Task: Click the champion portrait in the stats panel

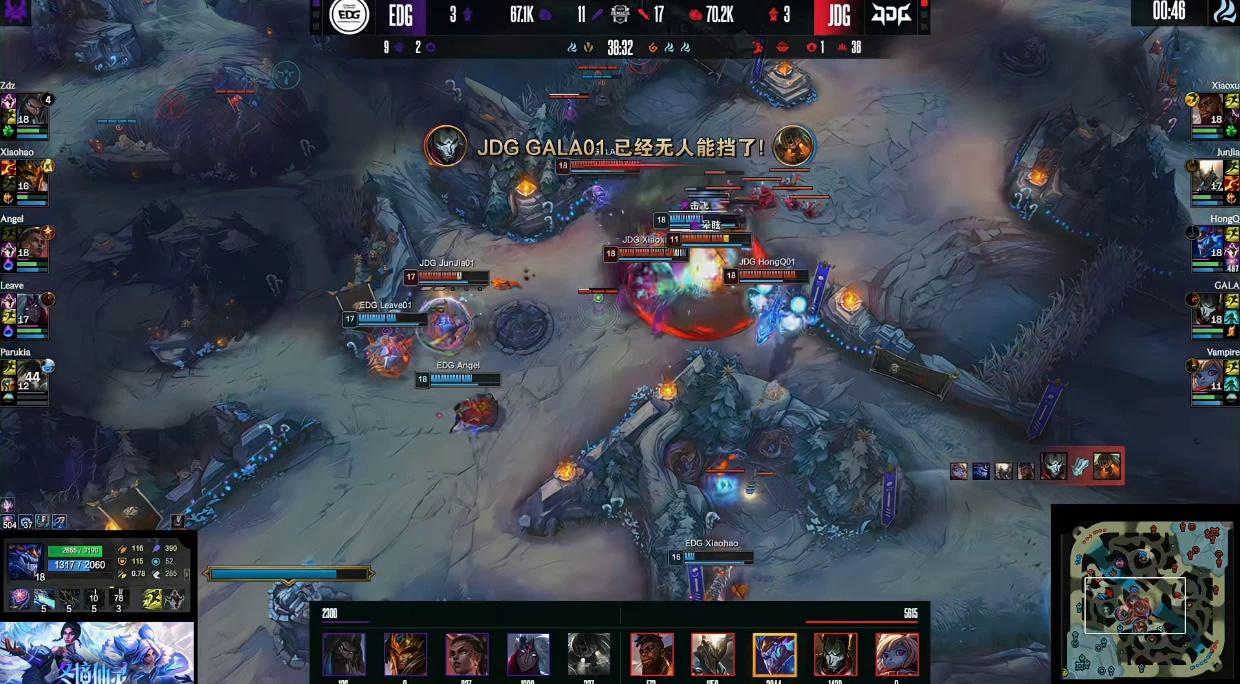Action: pos(24,562)
